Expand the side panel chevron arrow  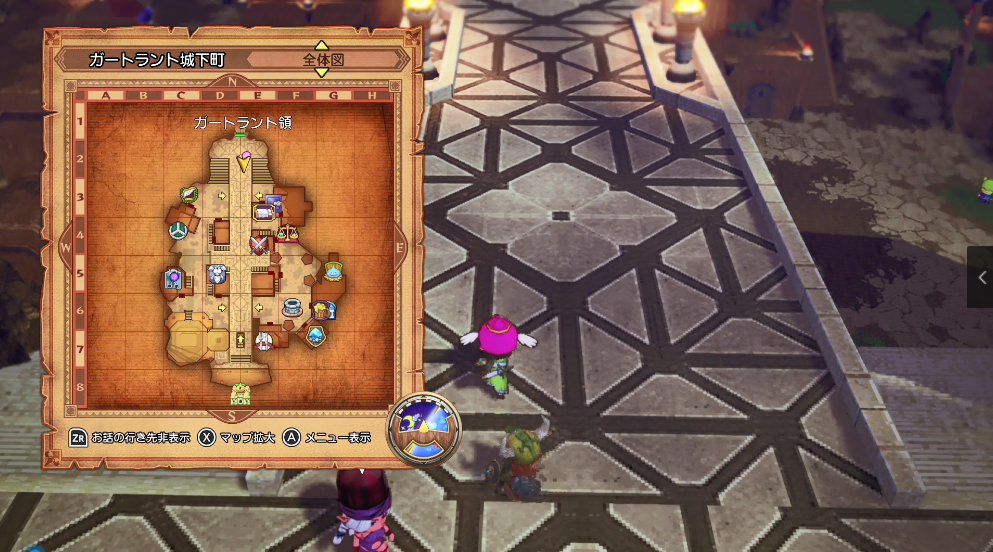pos(981,277)
